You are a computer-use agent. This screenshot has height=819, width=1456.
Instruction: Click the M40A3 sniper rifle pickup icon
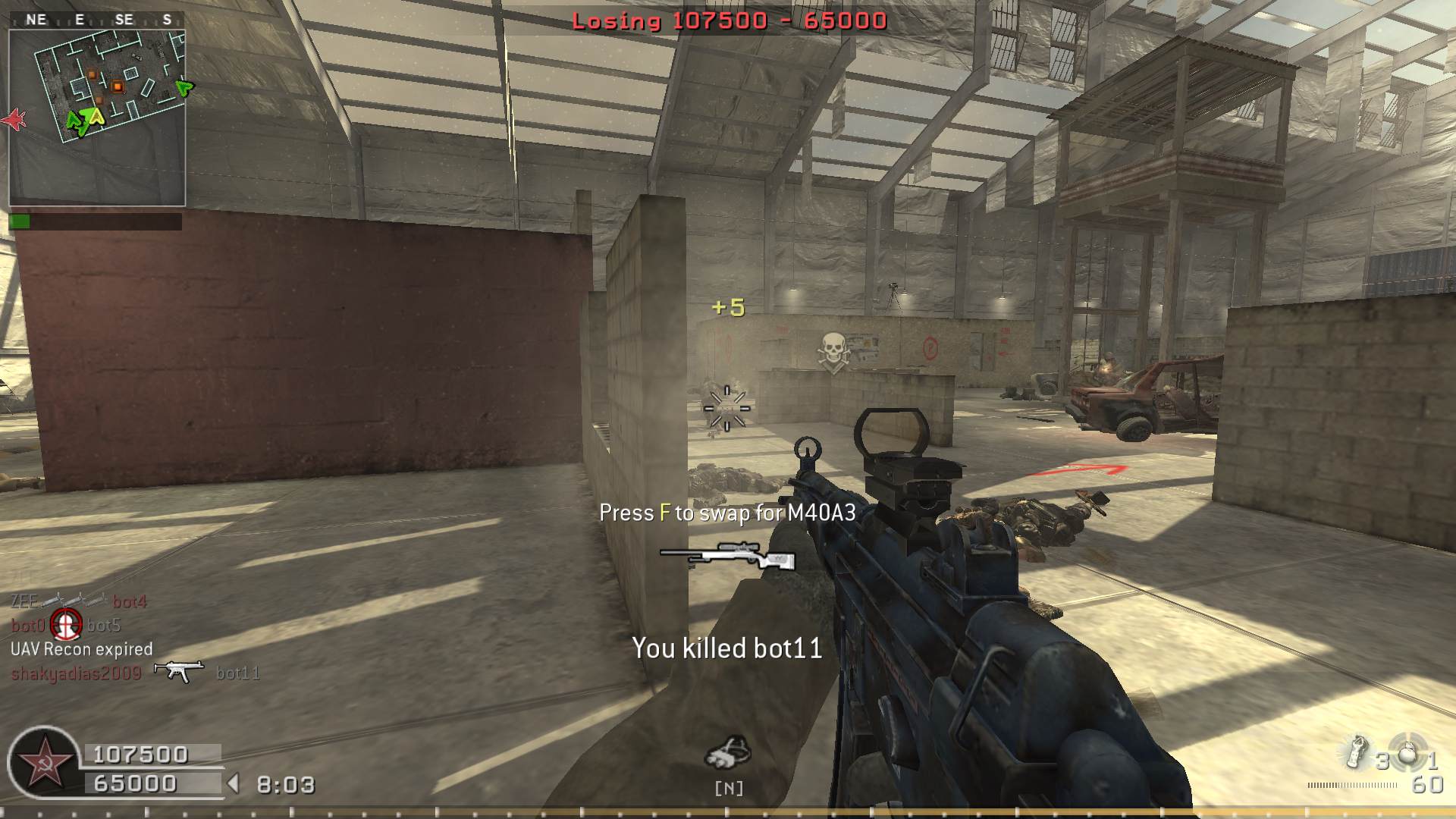pos(727,556)
